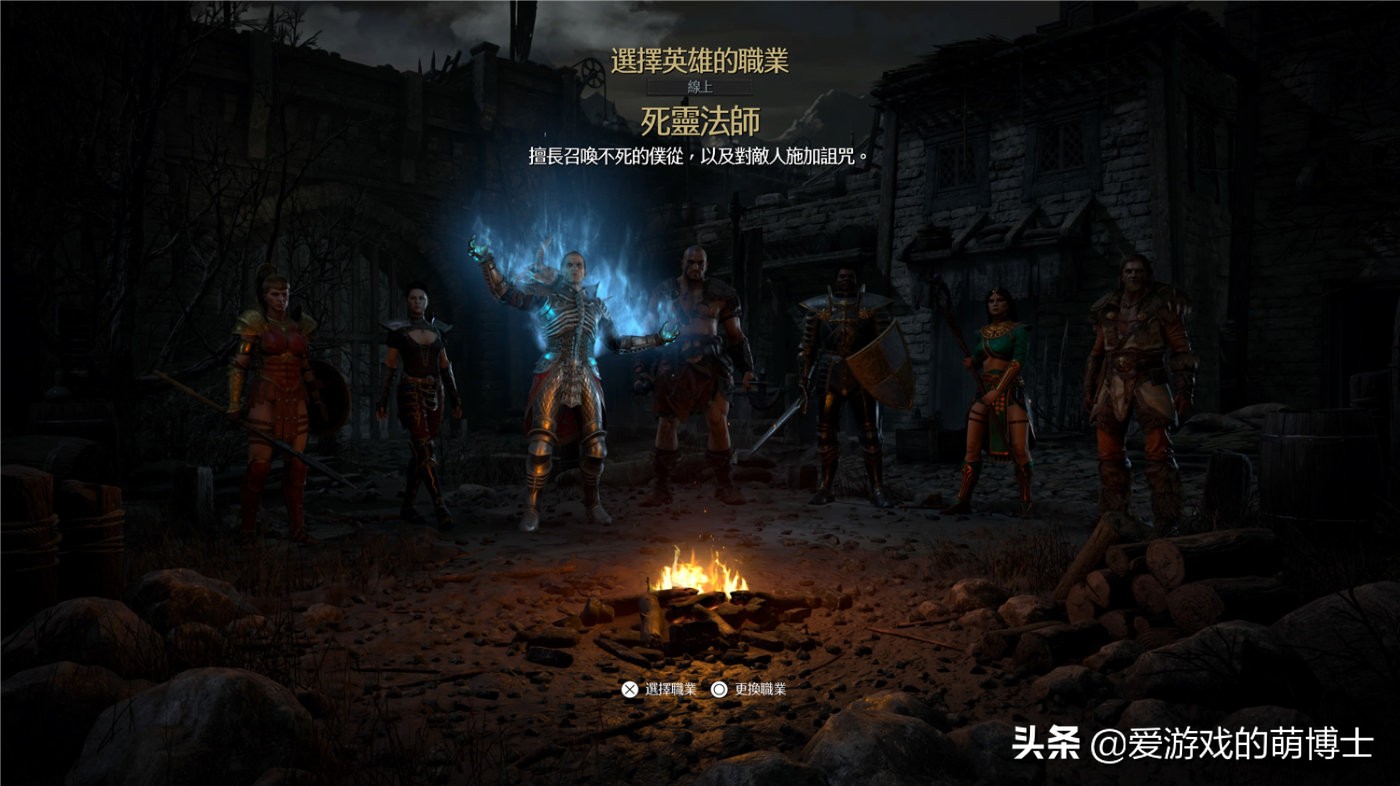Click the Necromancer's class description text

pyautogui.click(x=699, y=152)
